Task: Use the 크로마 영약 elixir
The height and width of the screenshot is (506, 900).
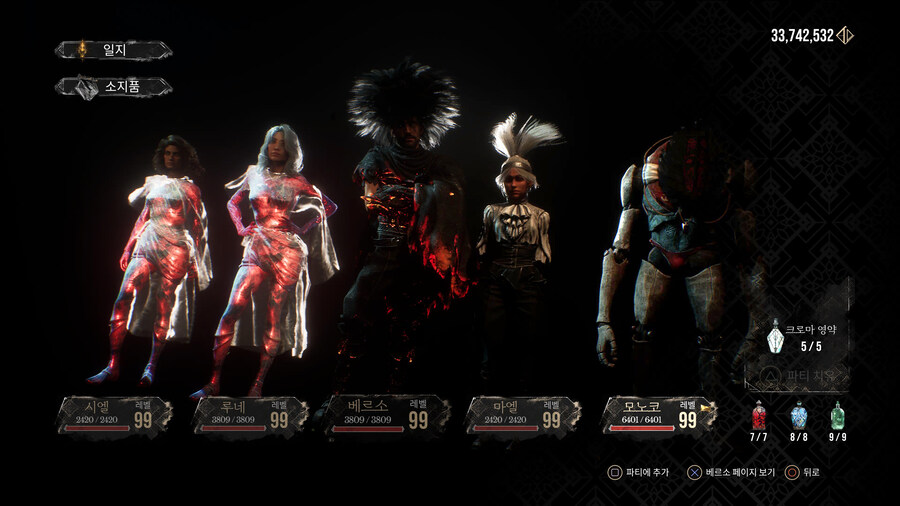Action: [776, 338]
